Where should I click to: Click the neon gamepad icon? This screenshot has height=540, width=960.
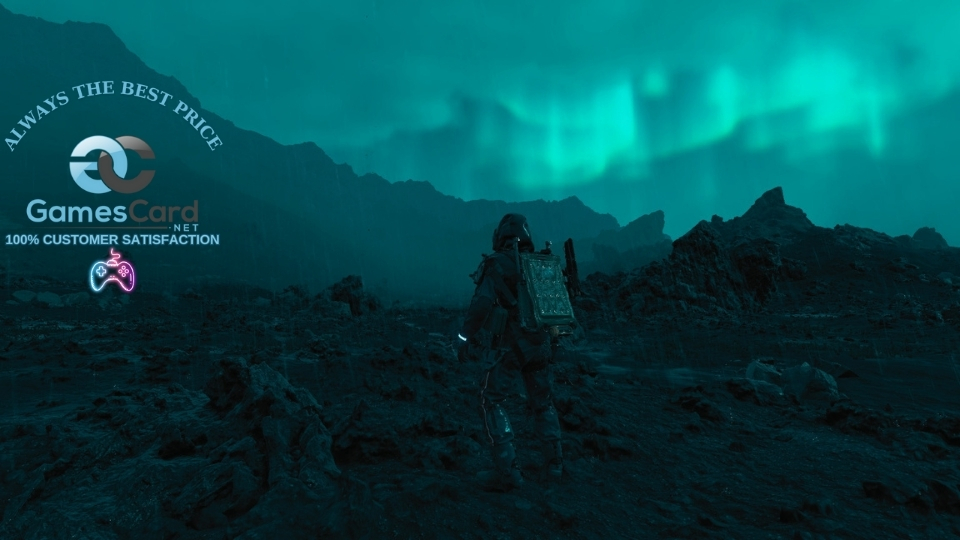[x=111, y=273]
